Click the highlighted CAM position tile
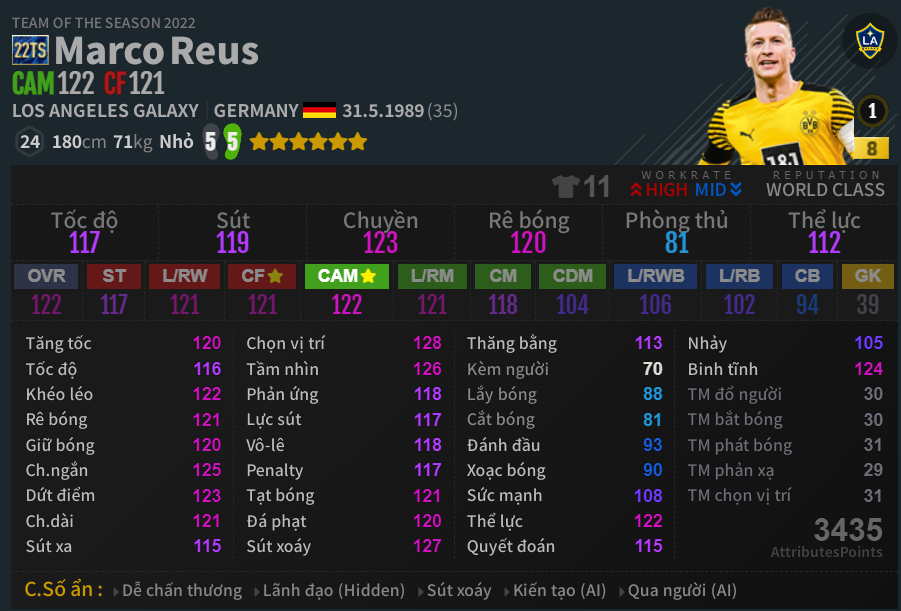This screenshot has width=901, height=611. pos(347,276)
